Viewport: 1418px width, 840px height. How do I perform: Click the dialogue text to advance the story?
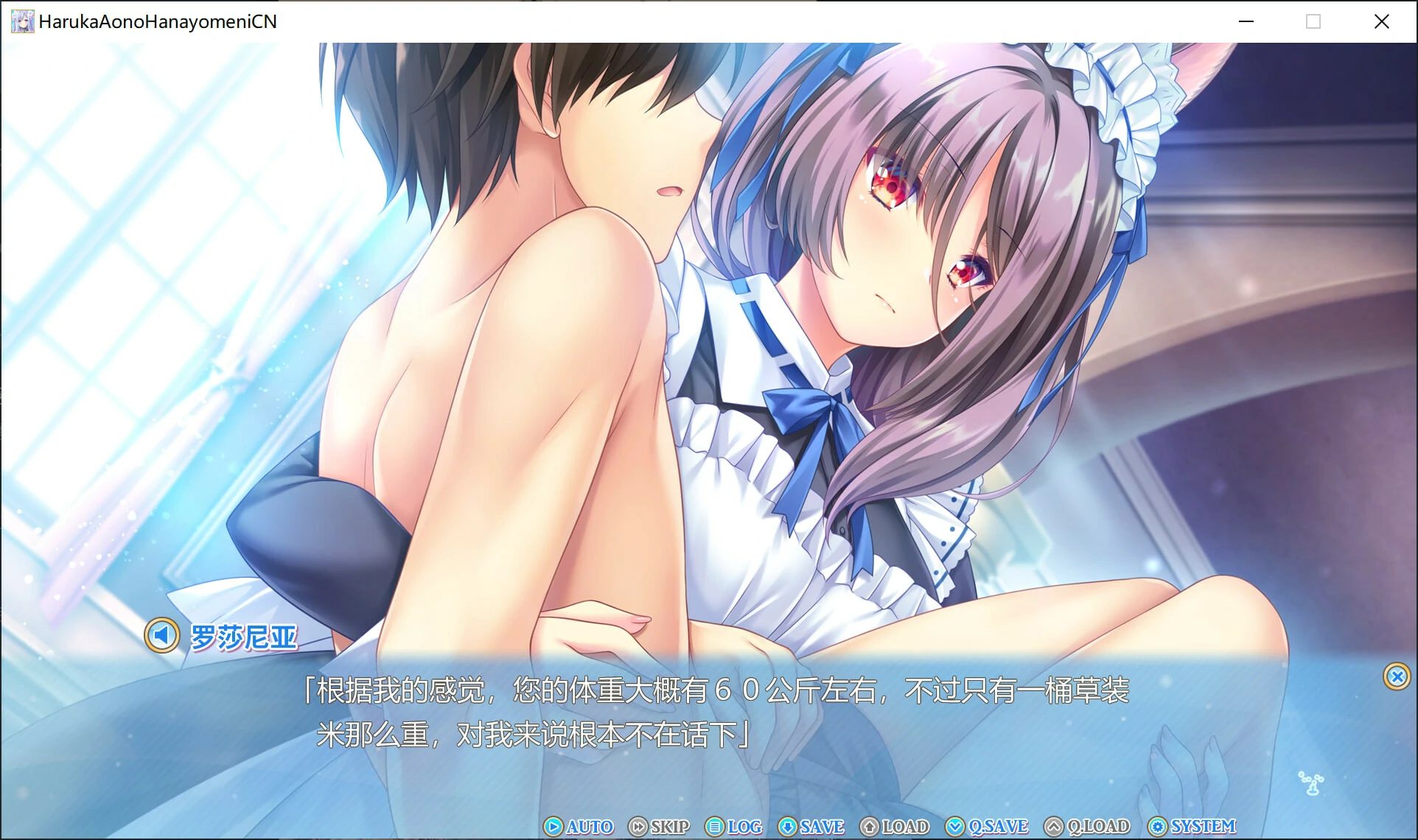[x=708, y=711]
